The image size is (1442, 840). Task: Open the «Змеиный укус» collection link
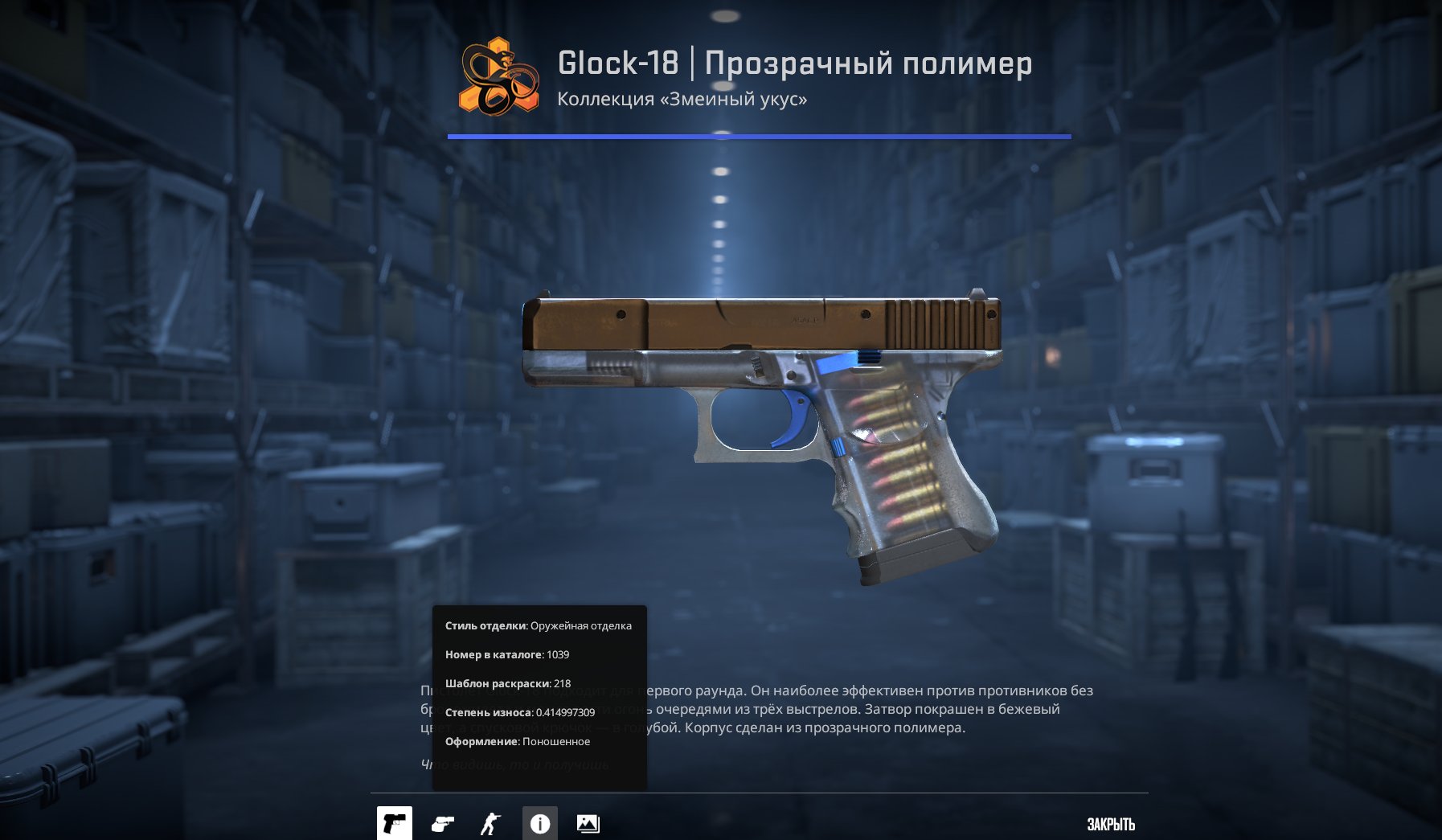pyautogui.click(x=683, y=99)
